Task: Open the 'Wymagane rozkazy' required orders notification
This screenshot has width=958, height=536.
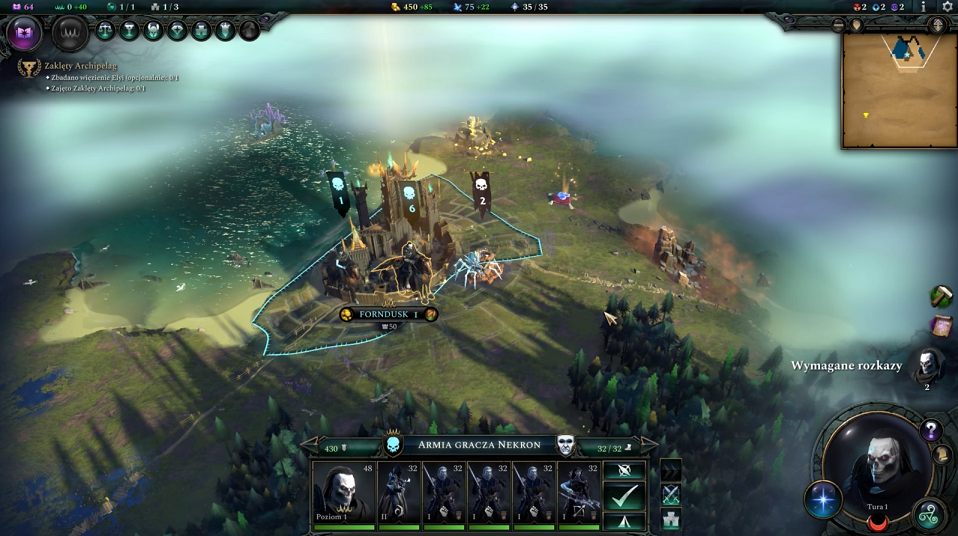Action: click(927, 366)
